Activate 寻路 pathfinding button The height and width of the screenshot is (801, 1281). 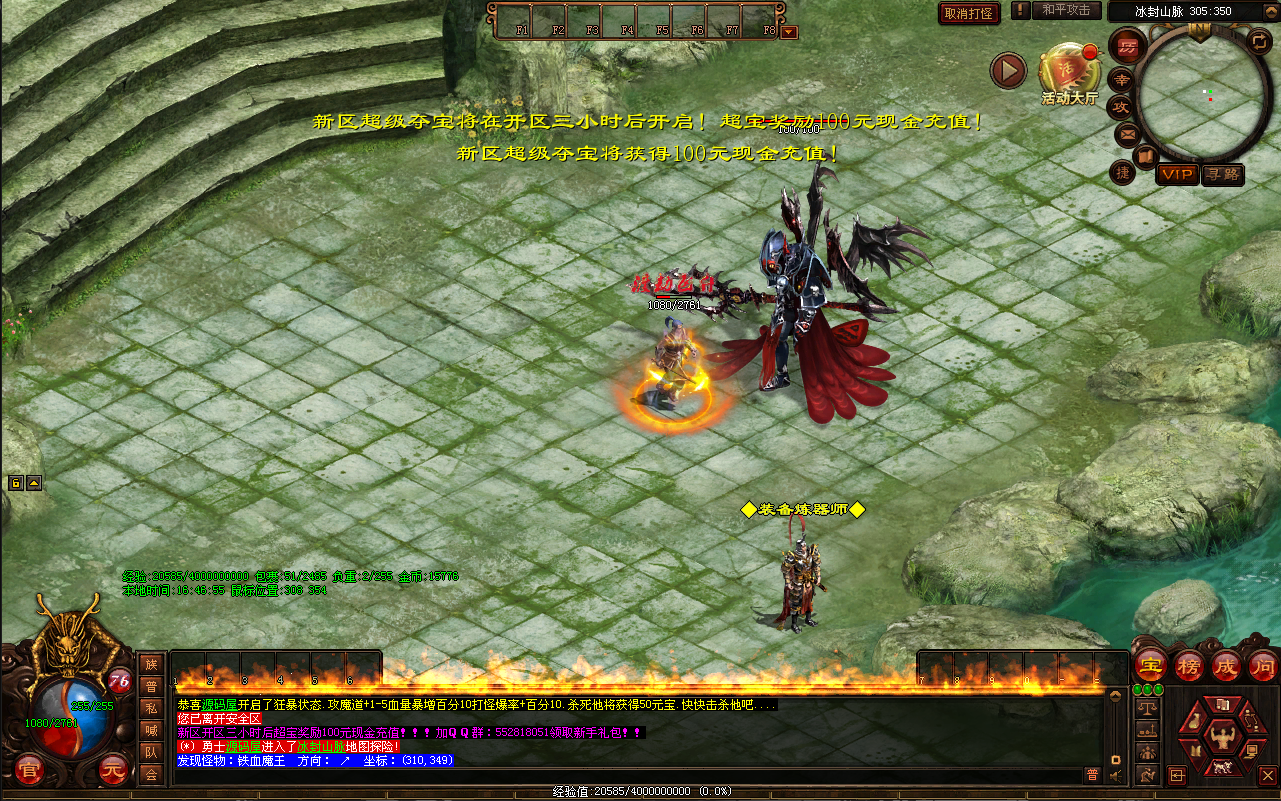click(1222, 174)
